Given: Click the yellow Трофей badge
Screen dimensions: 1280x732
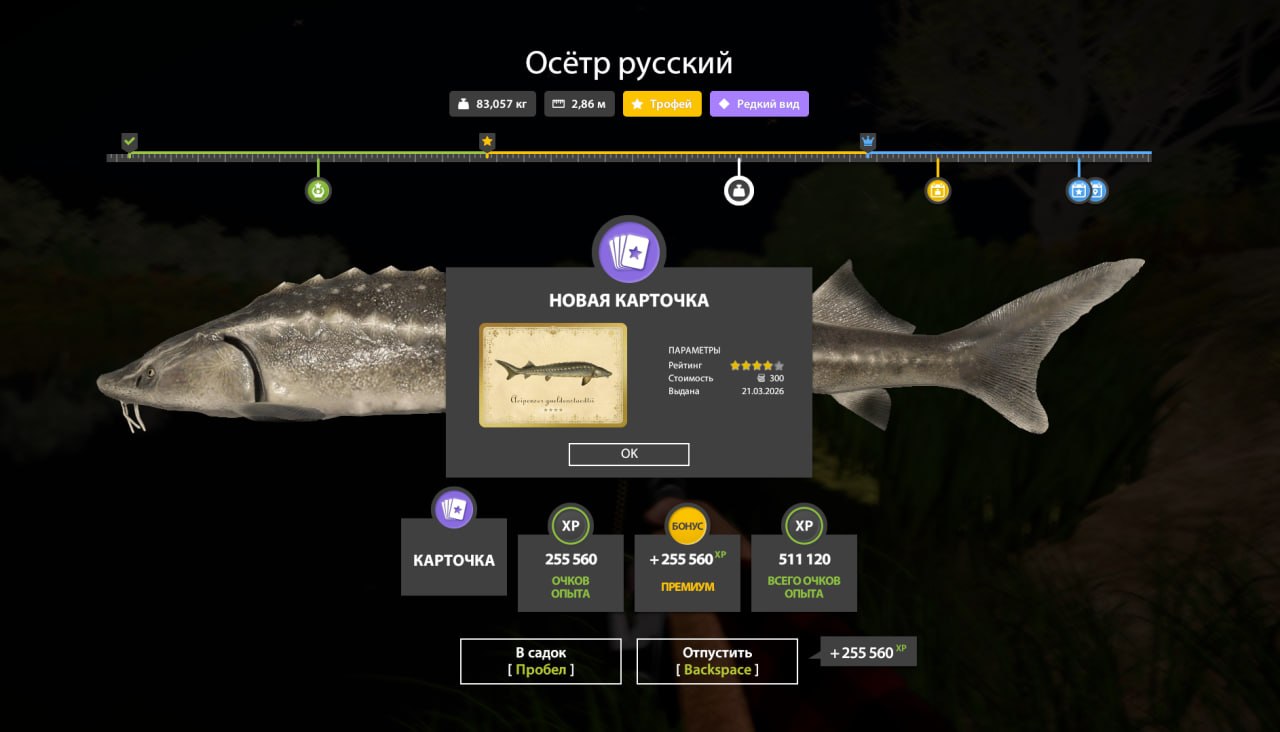Looking at the screenshot, I should [662, 104].
